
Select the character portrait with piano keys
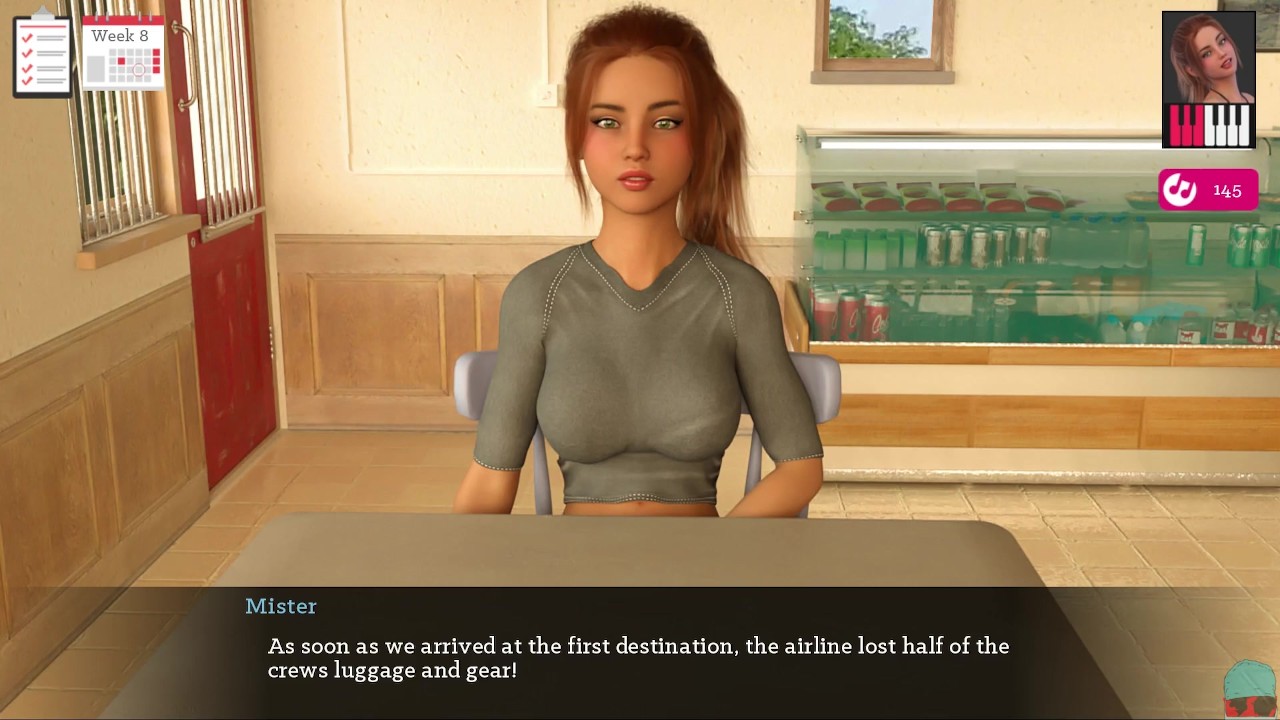pyautogui.click(x=1208, y=80)
